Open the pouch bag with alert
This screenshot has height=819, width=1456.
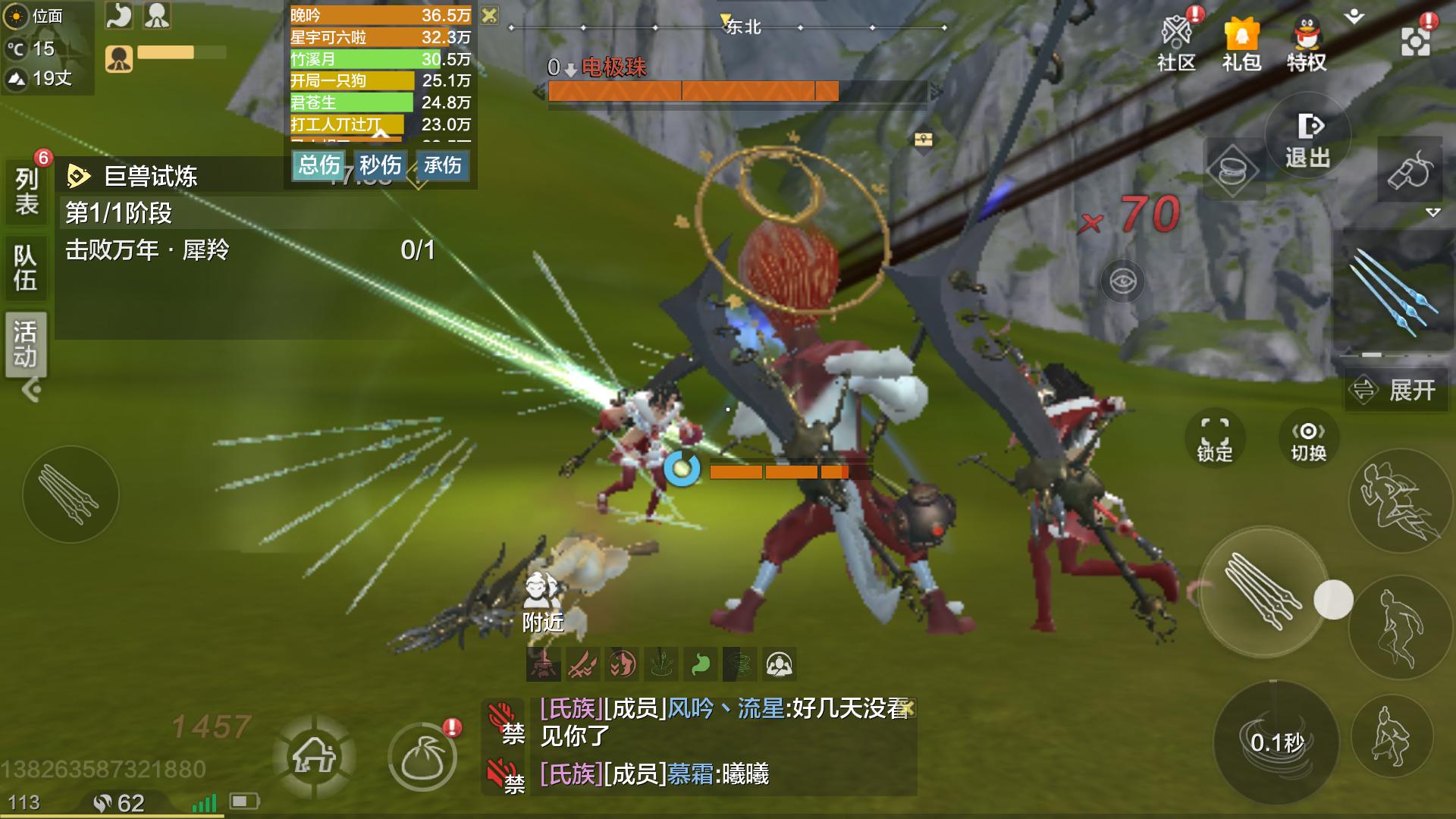coord(422,757)
